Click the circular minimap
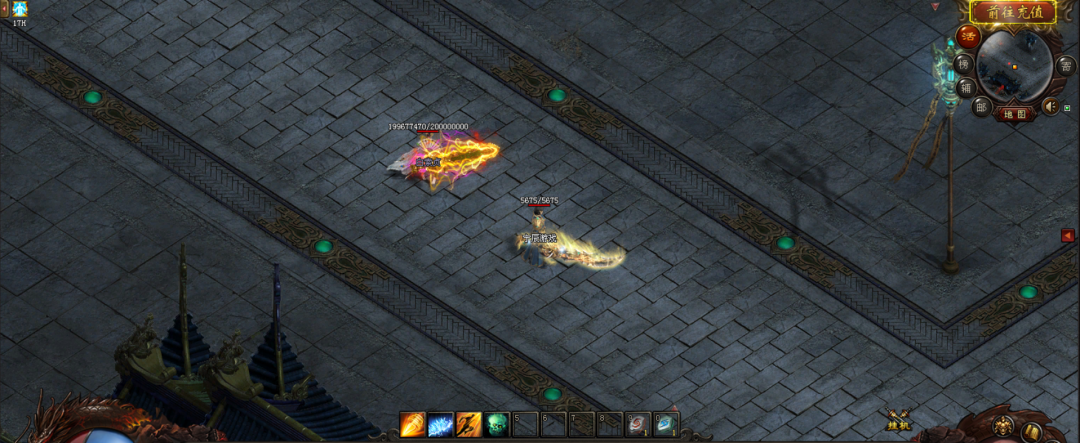1080x443 pixels. click(x=1013, y=66)
